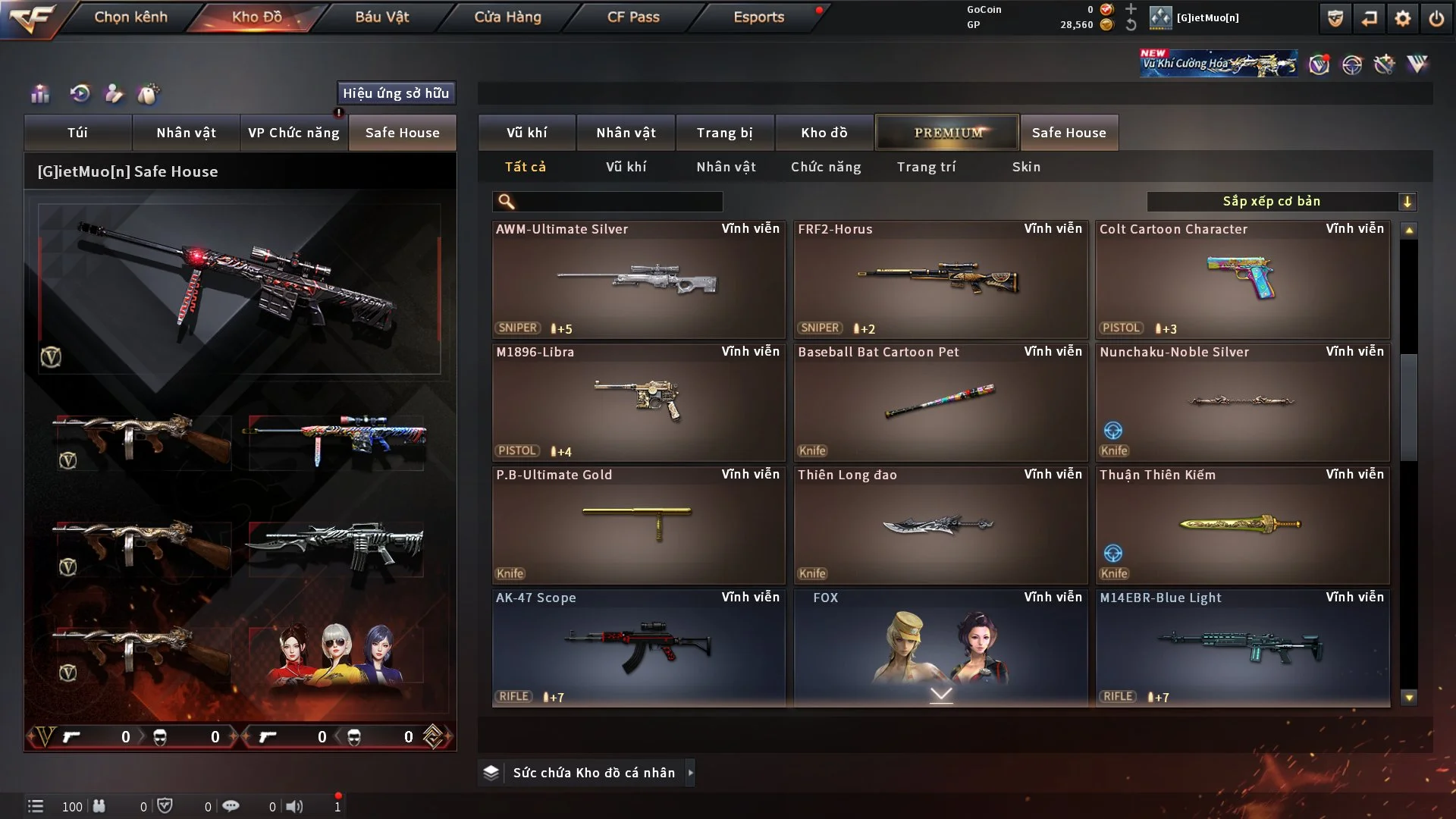The image size is (1456, 819).
Task: Select the PREMIUM tab
Action: [x=947, y=133]
